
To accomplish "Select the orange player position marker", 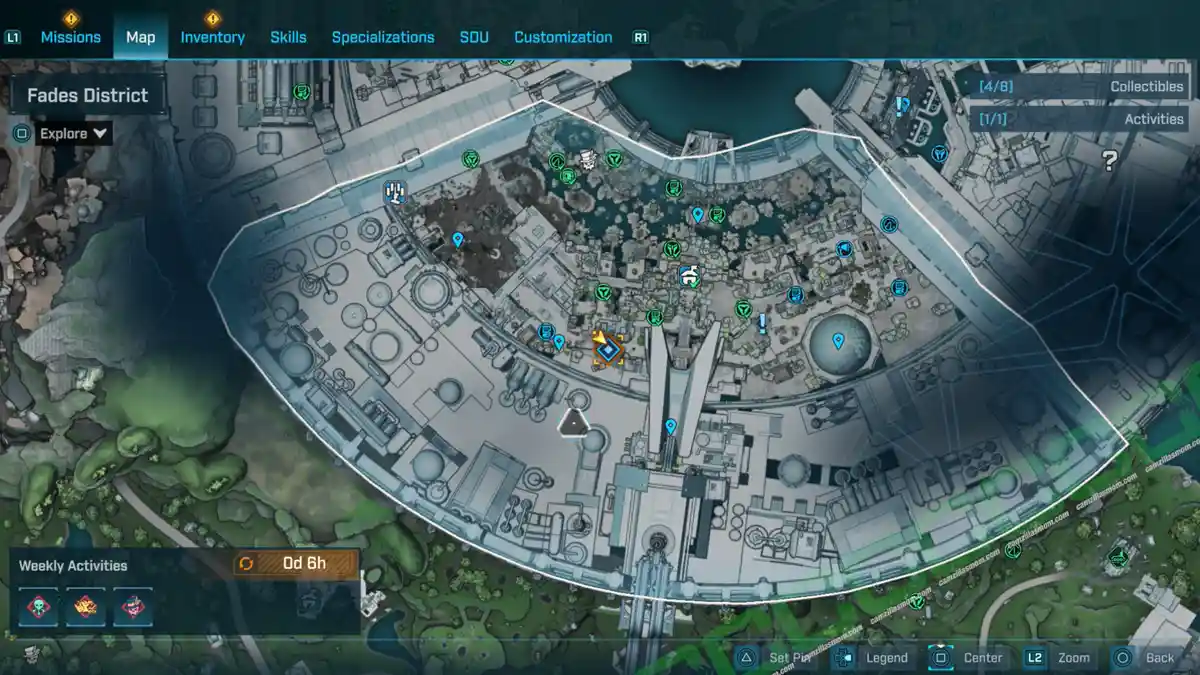I will click(x=606, y=348).
